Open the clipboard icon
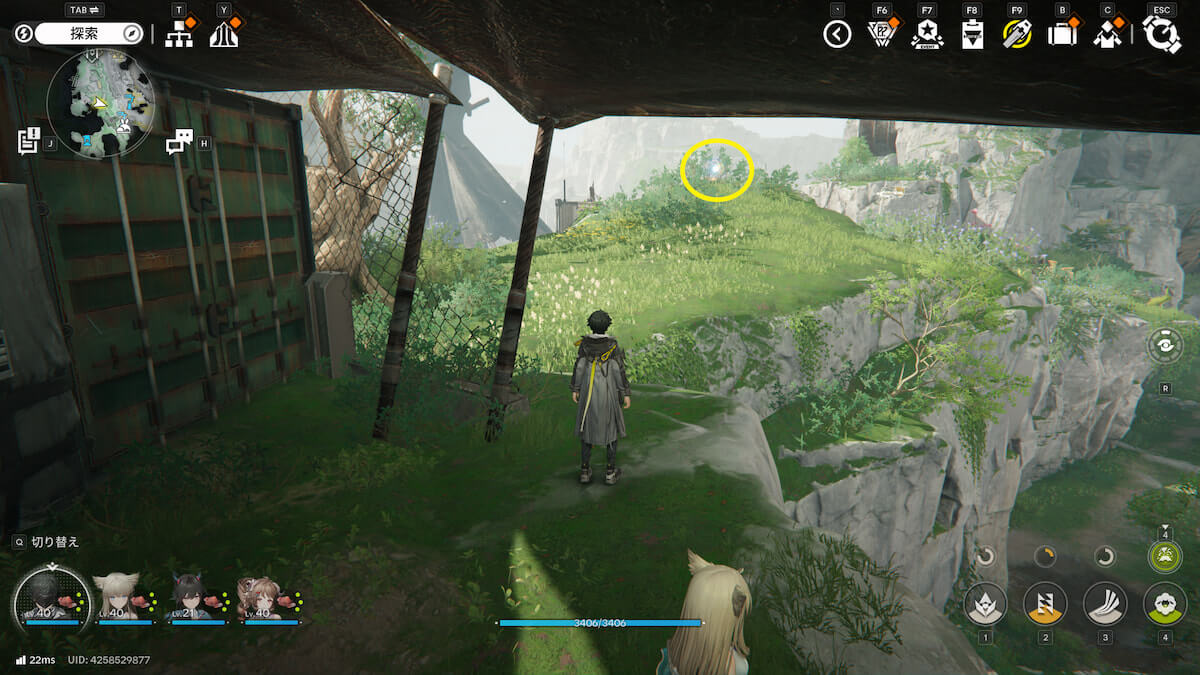The height and width of the screenshot is (675, 1200). (x=971, y=35)
